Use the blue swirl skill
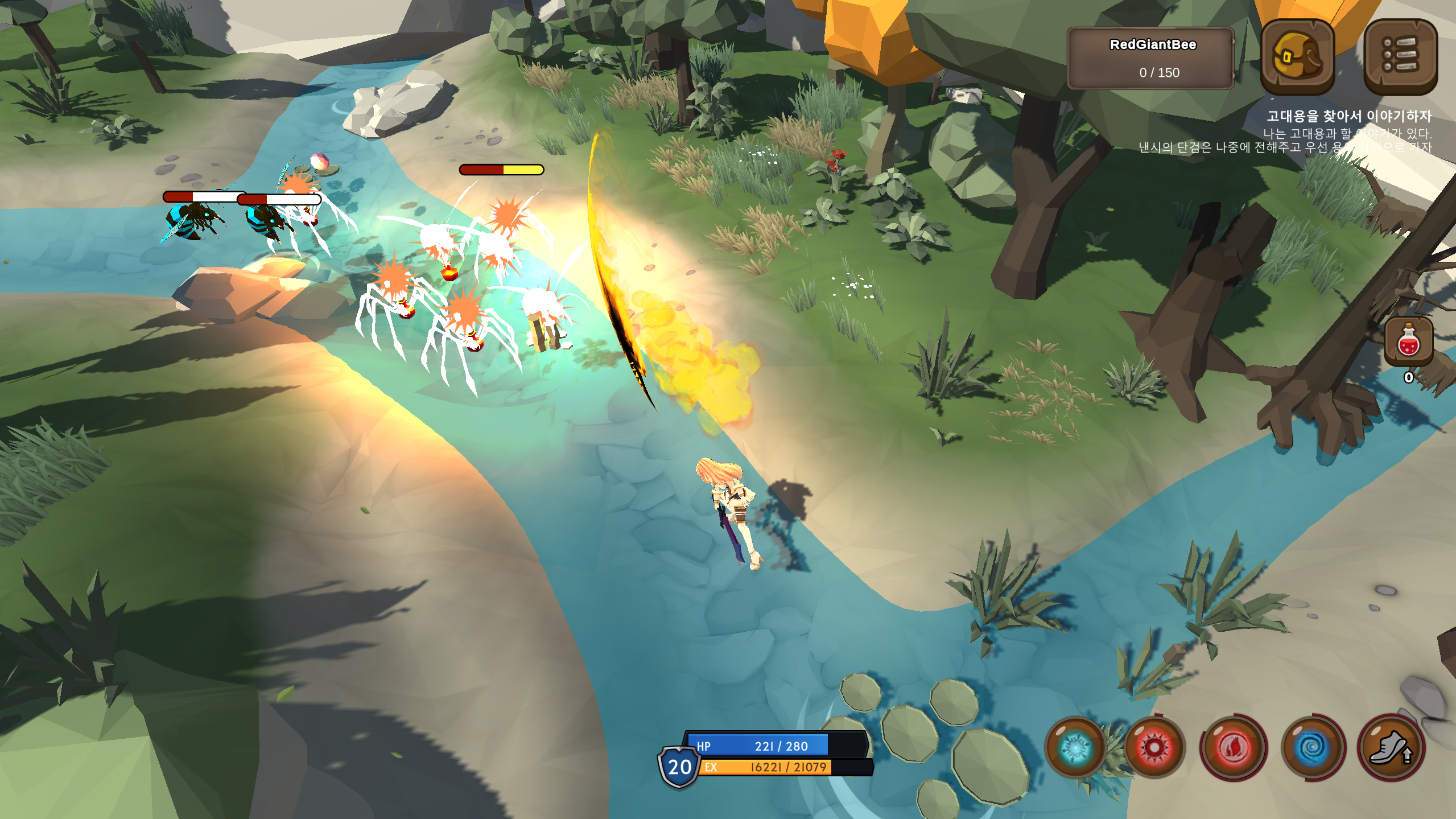The width and height of the screenshot is (1456, 819). click(x=1313, y=747)
